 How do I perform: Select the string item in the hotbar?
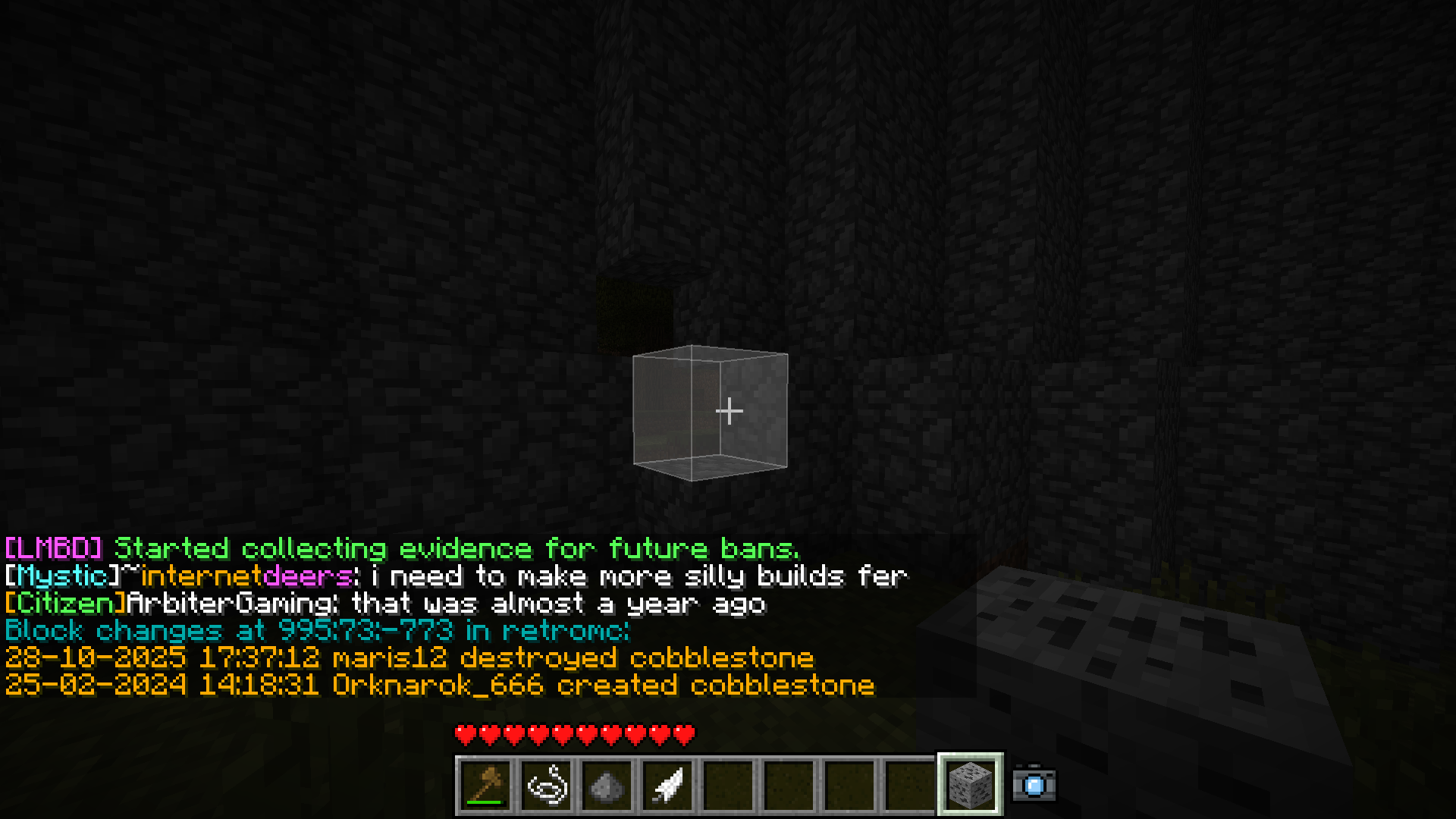(547, 786)
